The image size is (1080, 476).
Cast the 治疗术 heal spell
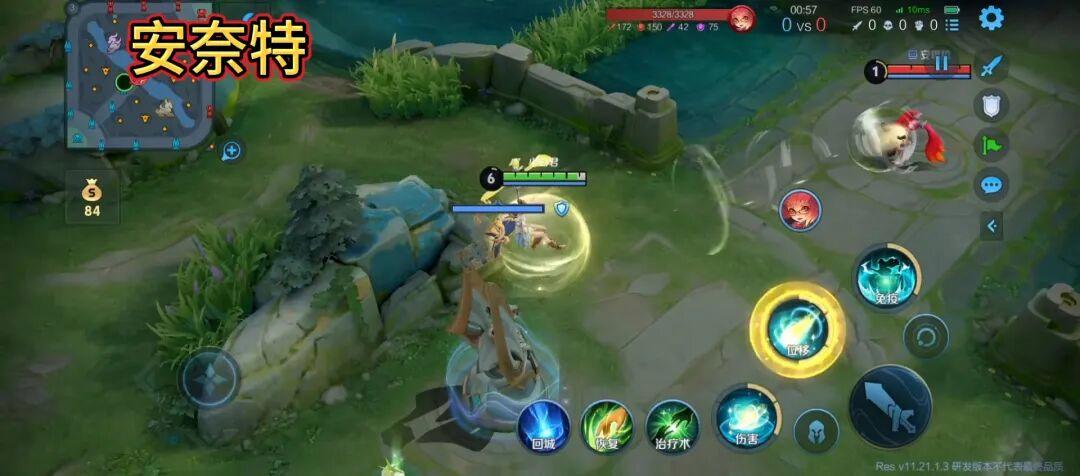(671, 424)
